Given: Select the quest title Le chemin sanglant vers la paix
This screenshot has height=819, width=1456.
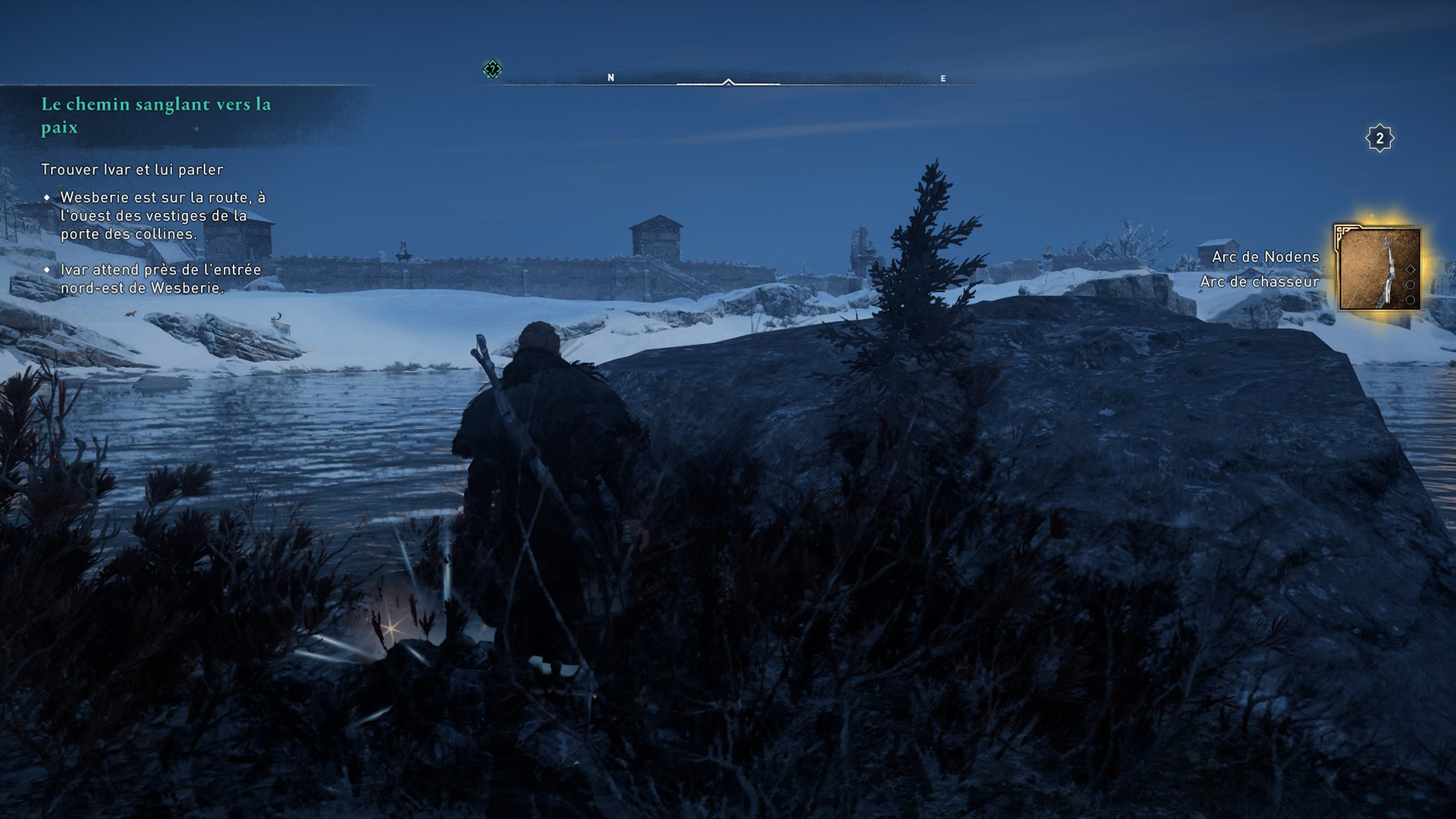Looking at the screenshot, I should (x=155, y=115).
